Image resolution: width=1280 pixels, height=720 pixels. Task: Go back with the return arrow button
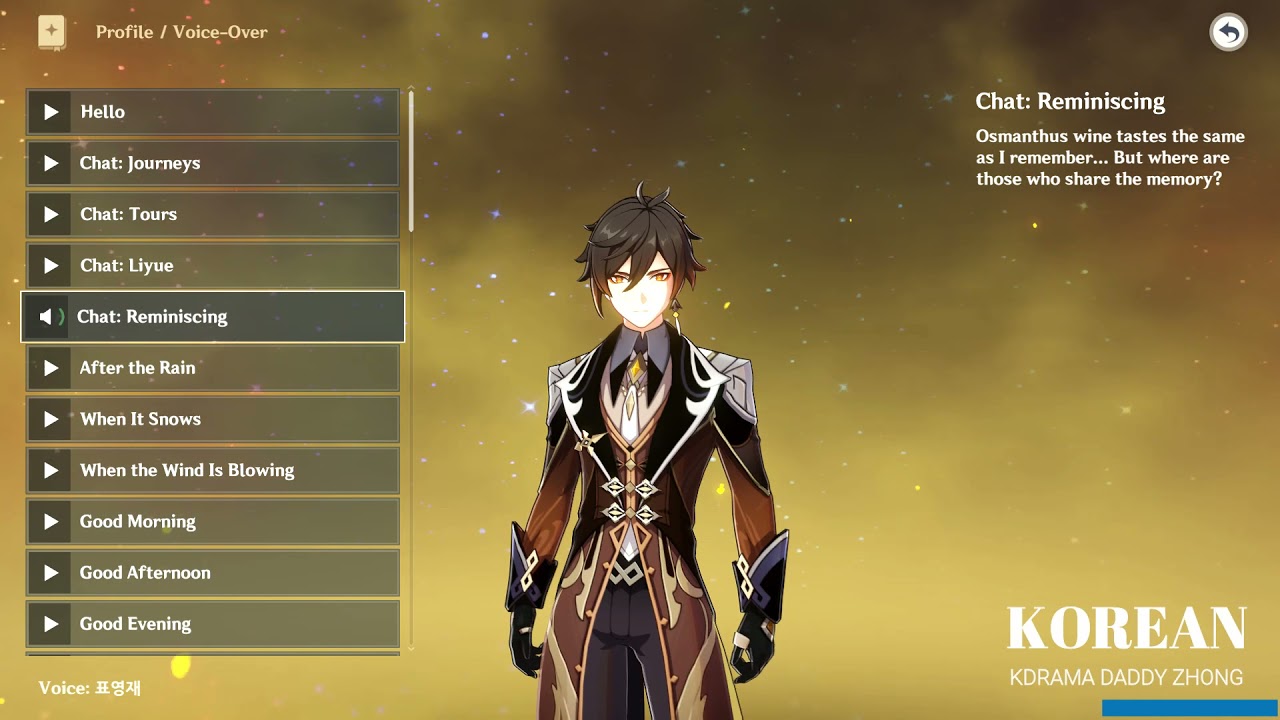point(1228,33)
